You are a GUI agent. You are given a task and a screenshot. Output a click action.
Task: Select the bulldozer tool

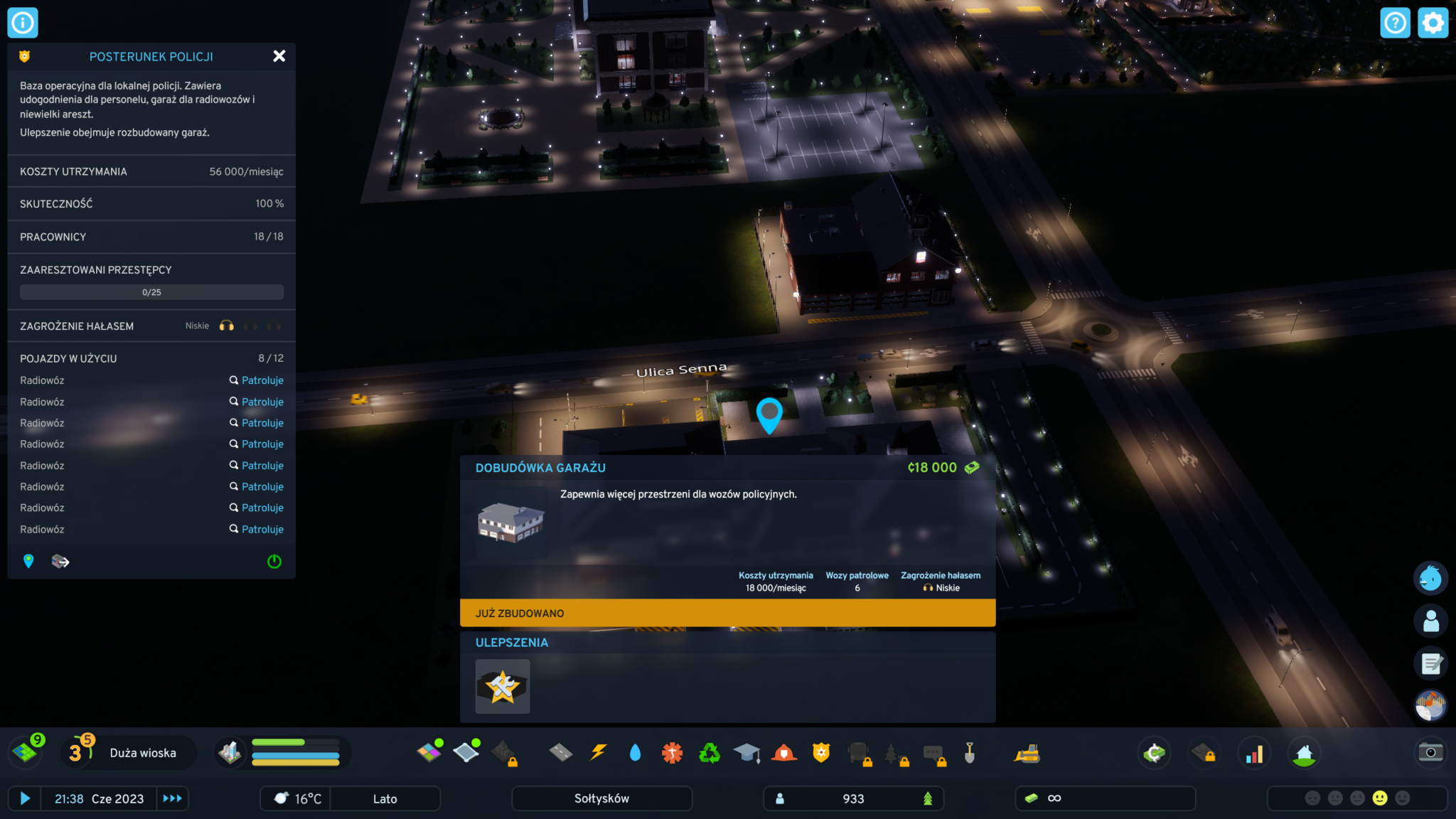click(1027, 754)
